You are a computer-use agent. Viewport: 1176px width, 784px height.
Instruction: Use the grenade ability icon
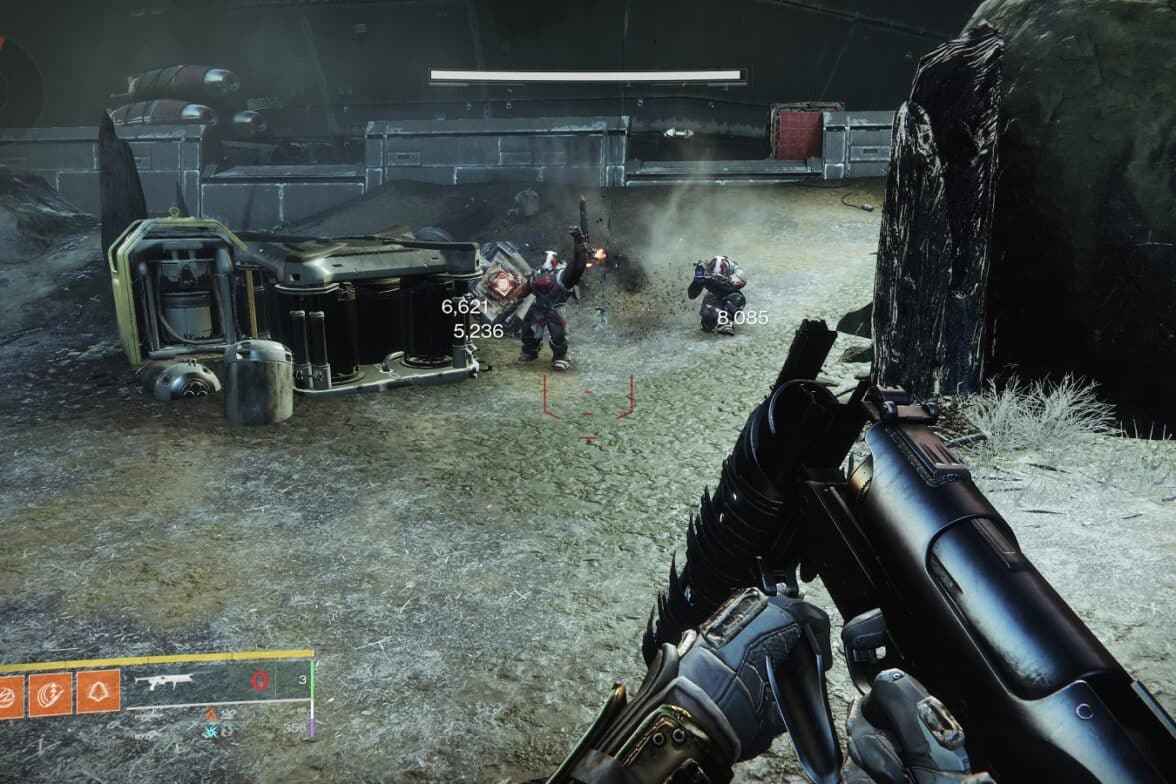tap(8, 696)
